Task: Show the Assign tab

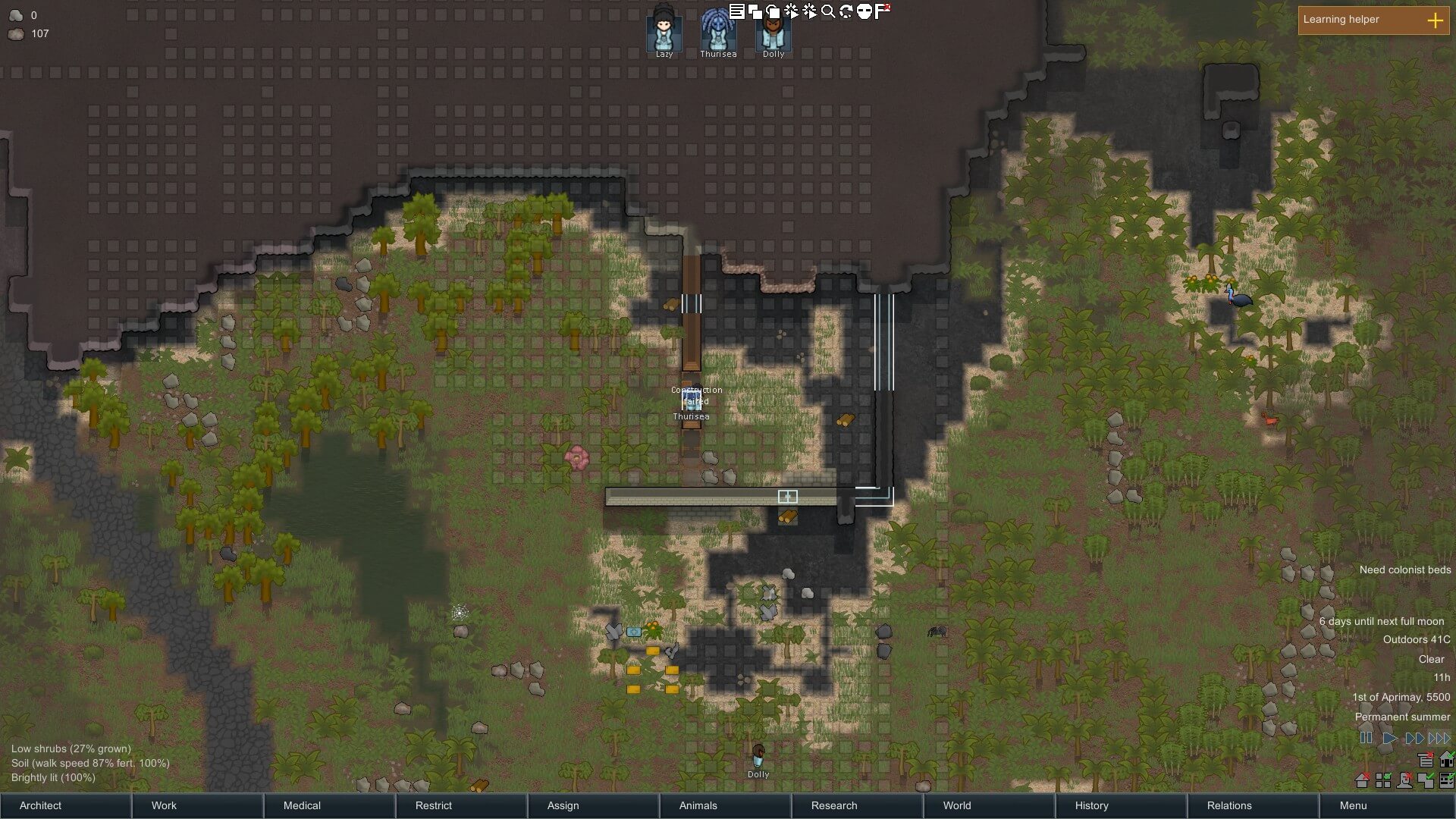Action: click(593, 805)
